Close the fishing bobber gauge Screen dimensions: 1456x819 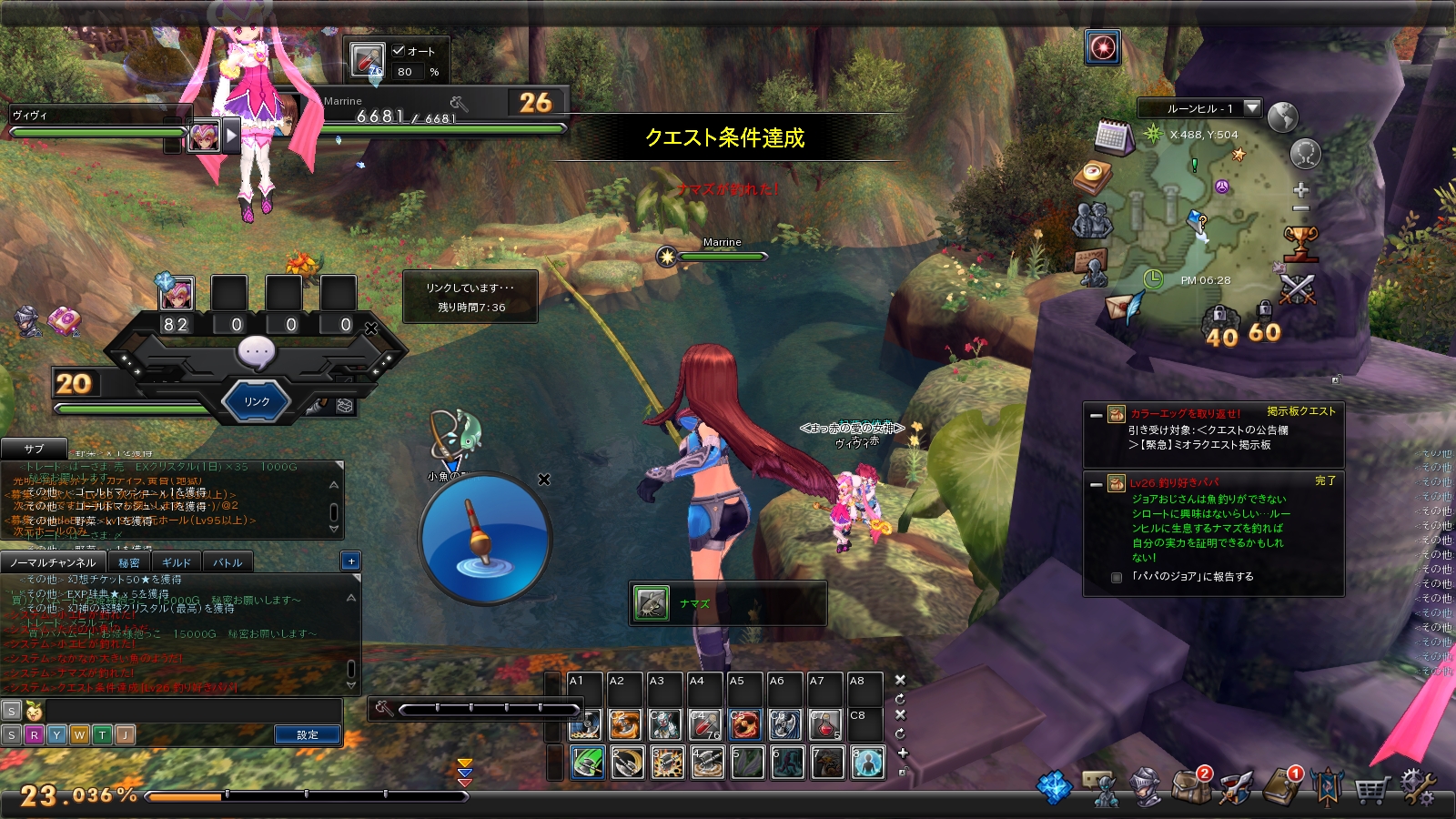[x=544, y=480]
